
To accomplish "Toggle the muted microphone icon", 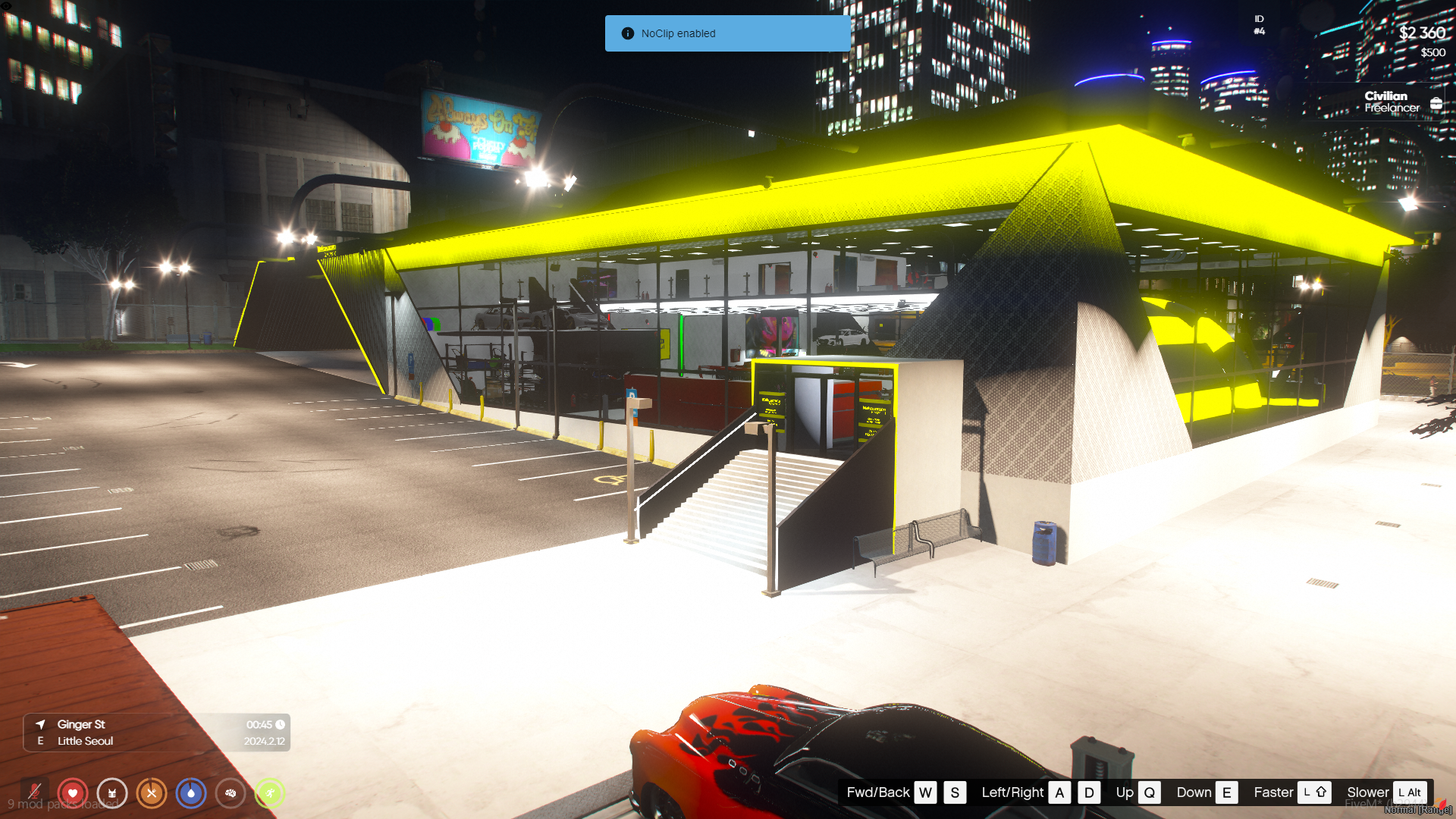I will pyautogui.click(x=34, y=793).
